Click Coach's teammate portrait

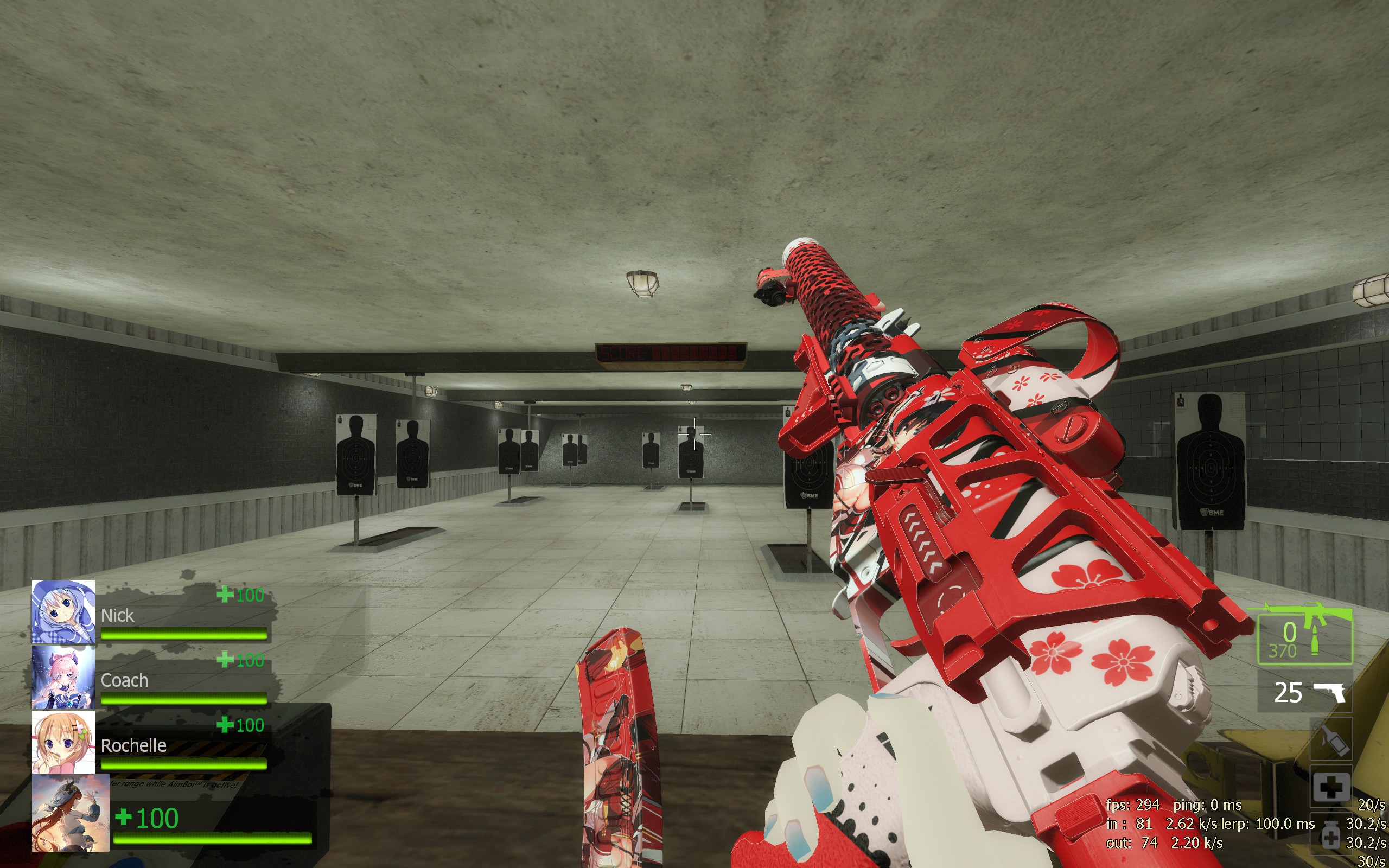63,678
